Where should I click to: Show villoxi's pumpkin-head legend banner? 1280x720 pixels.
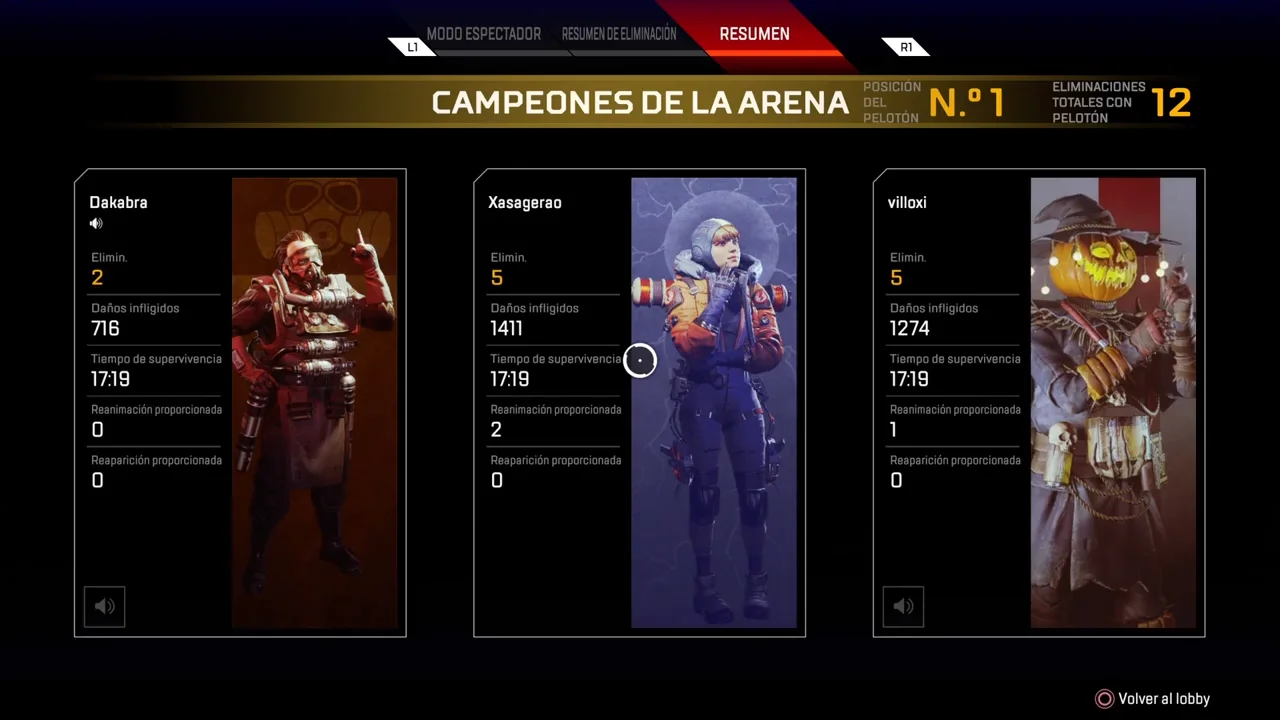tap(1113, 402)
